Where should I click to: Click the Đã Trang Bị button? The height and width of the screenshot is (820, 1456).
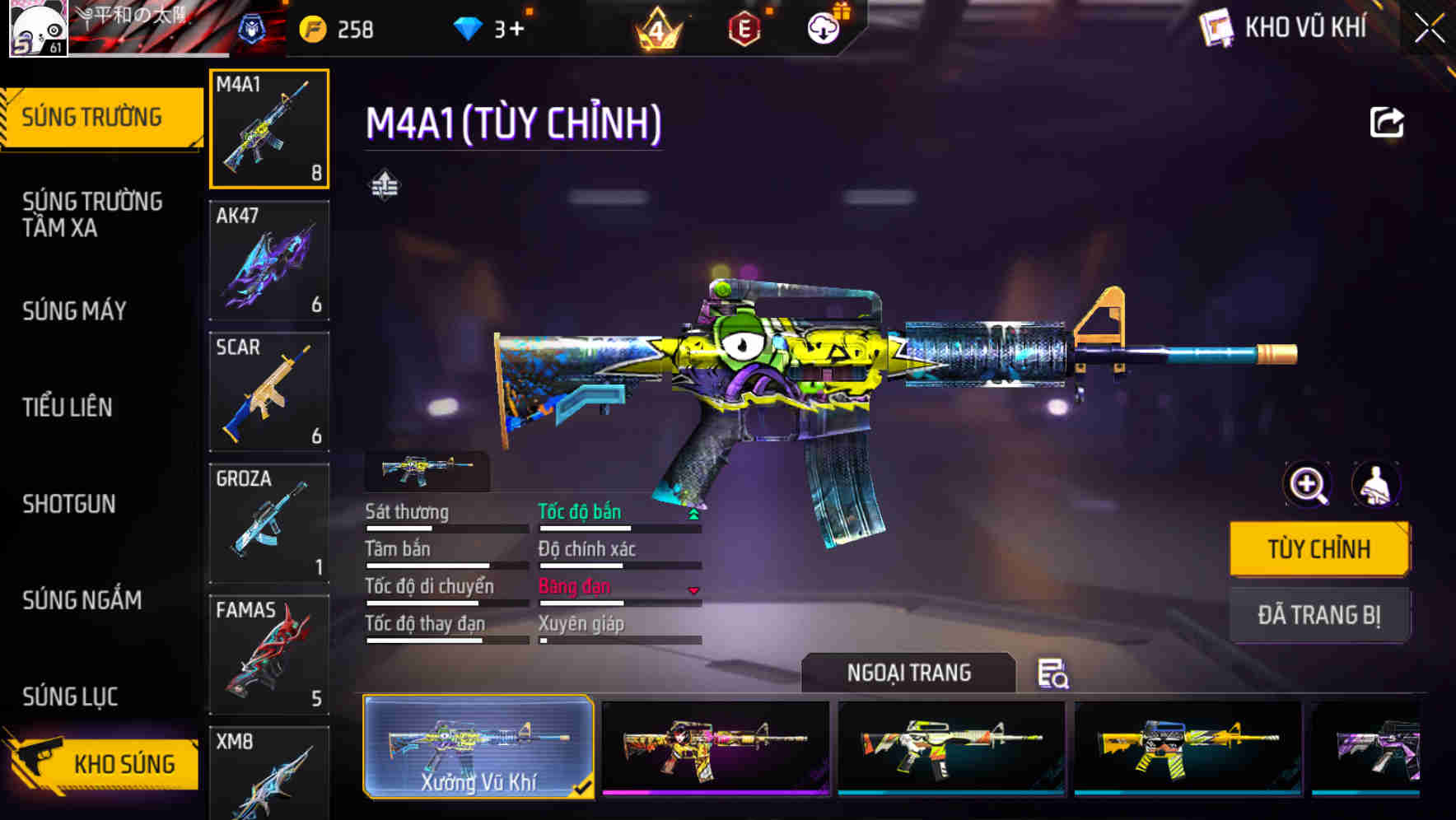pyautogui.click(x=1319, y=614)
